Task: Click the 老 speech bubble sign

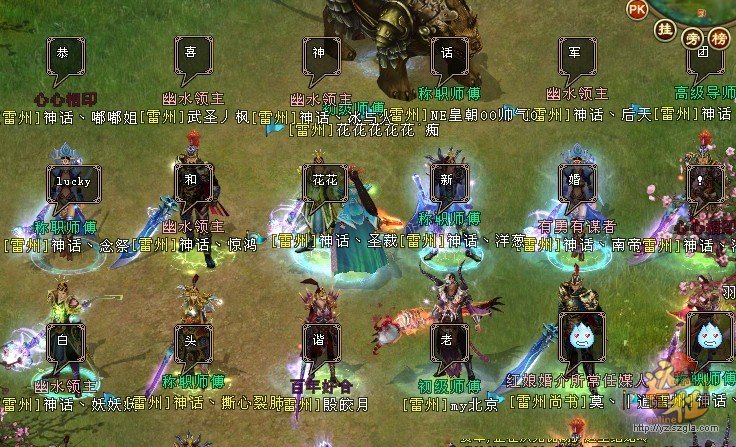Action: (449, 341)
